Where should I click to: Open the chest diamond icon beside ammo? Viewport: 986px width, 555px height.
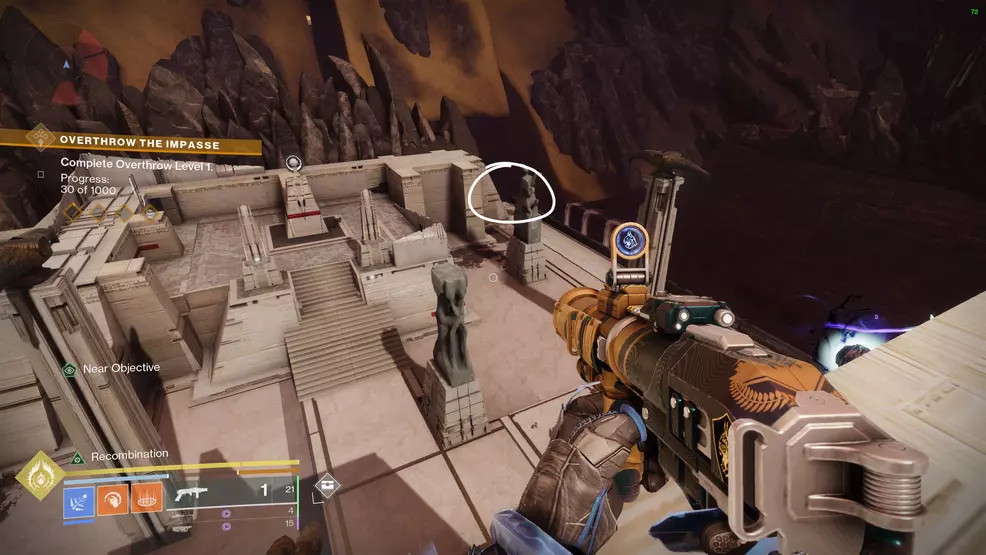coord(327,486)
